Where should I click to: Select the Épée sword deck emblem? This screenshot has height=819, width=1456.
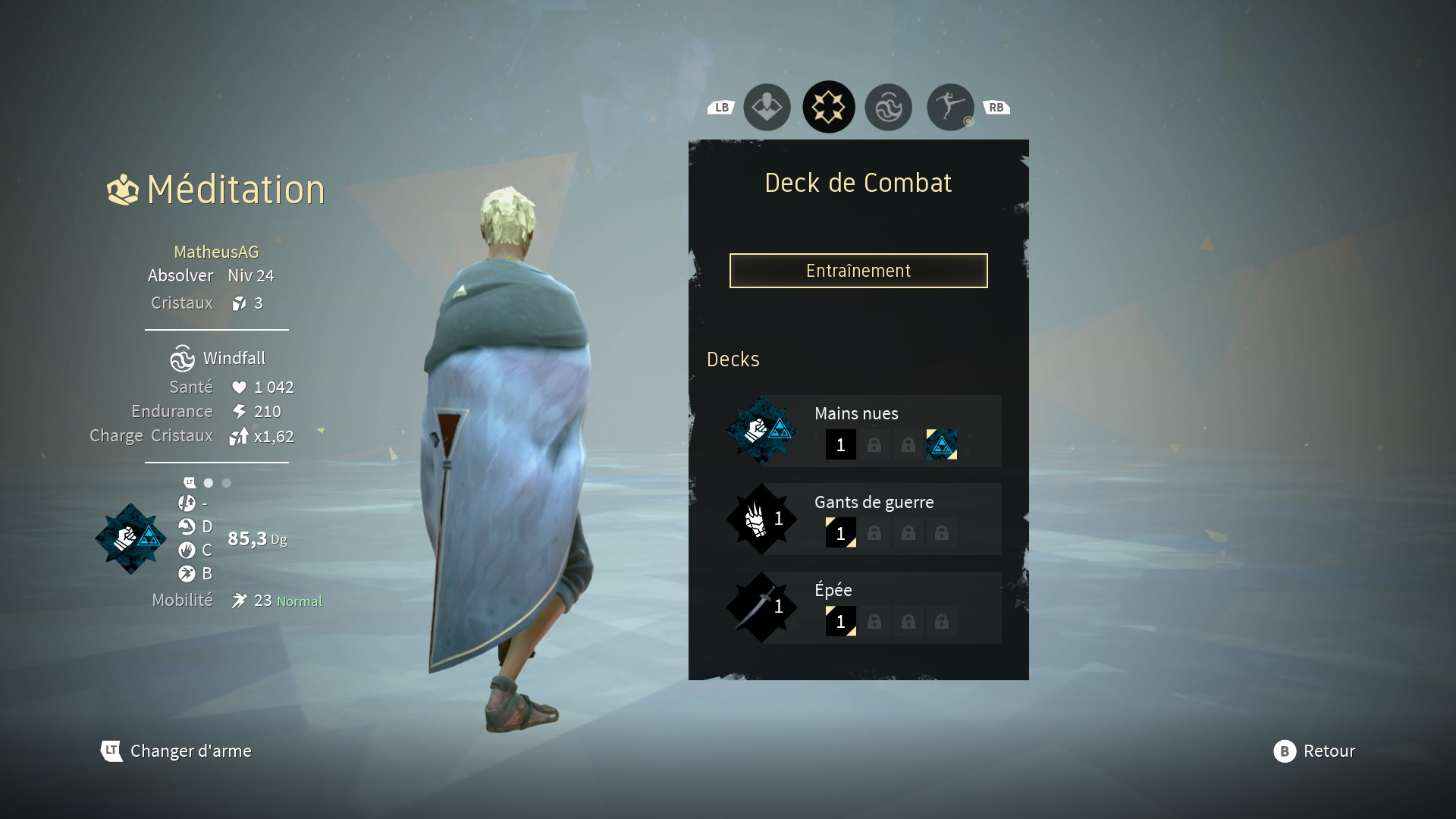pyautogui.click(x=762, y=607)
